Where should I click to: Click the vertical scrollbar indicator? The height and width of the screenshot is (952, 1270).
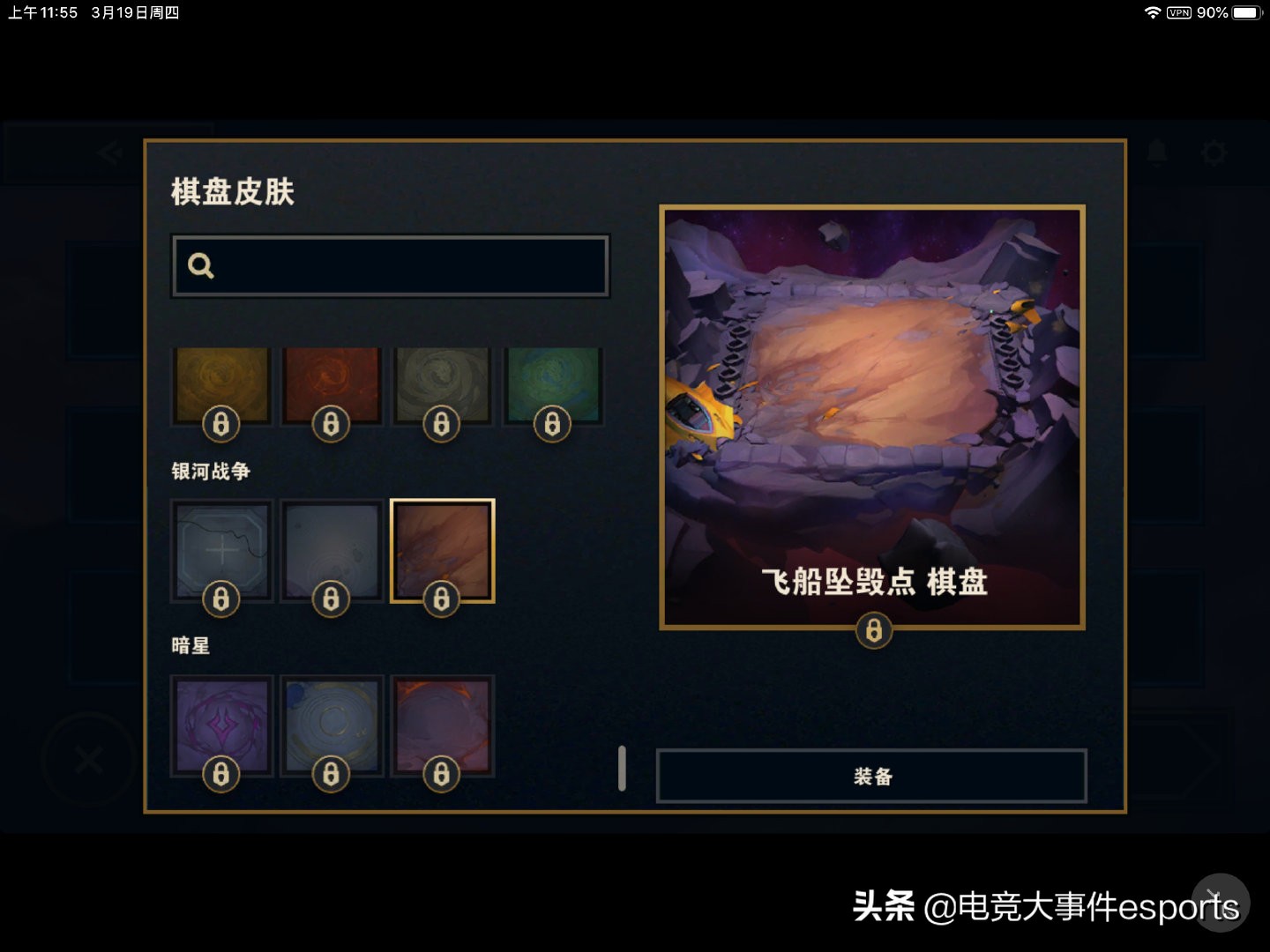(622, 767)
